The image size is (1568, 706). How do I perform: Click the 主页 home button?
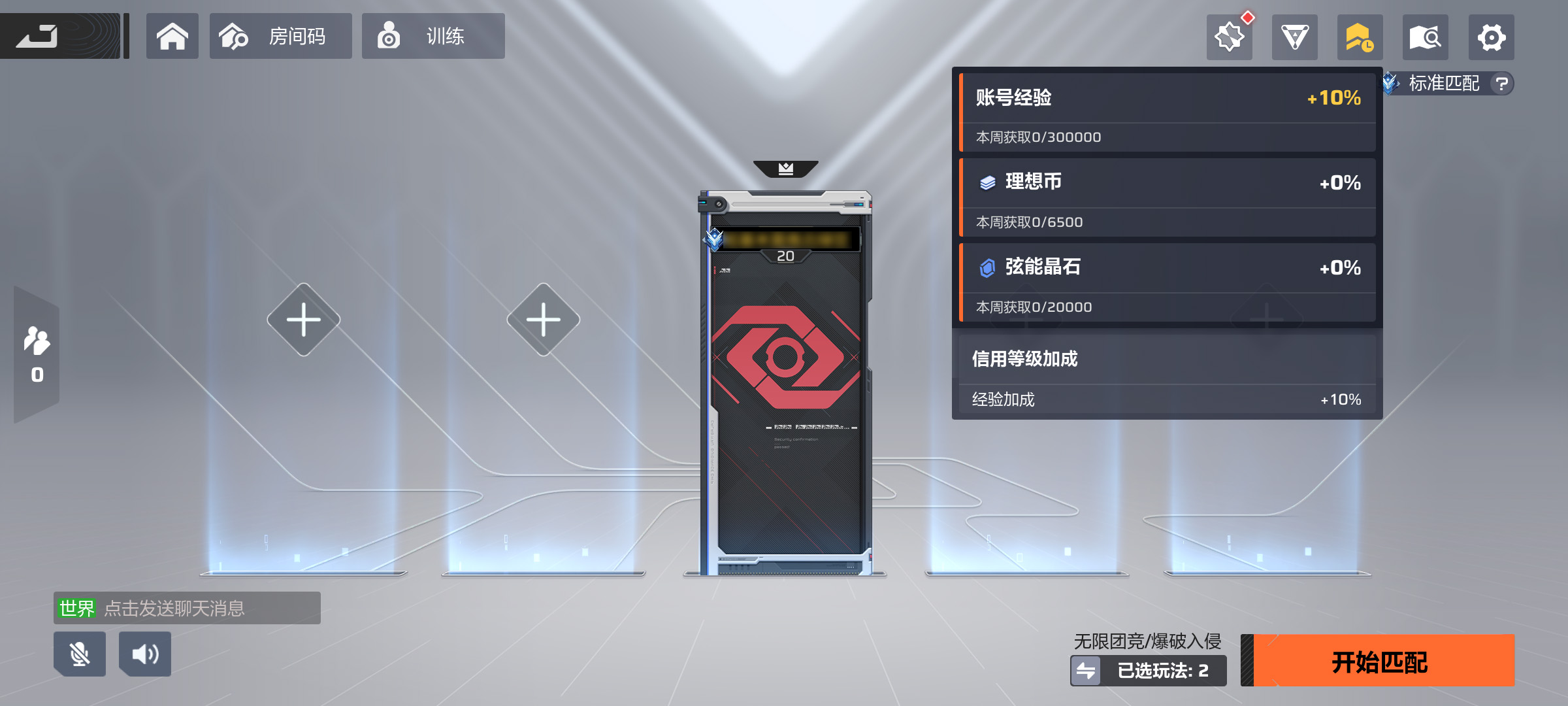click(x=172, y=36)
